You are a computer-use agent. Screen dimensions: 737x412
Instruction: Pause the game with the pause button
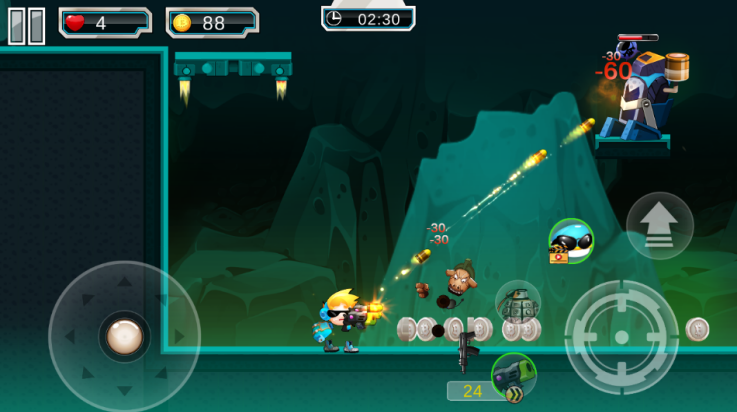click(27, 25)
